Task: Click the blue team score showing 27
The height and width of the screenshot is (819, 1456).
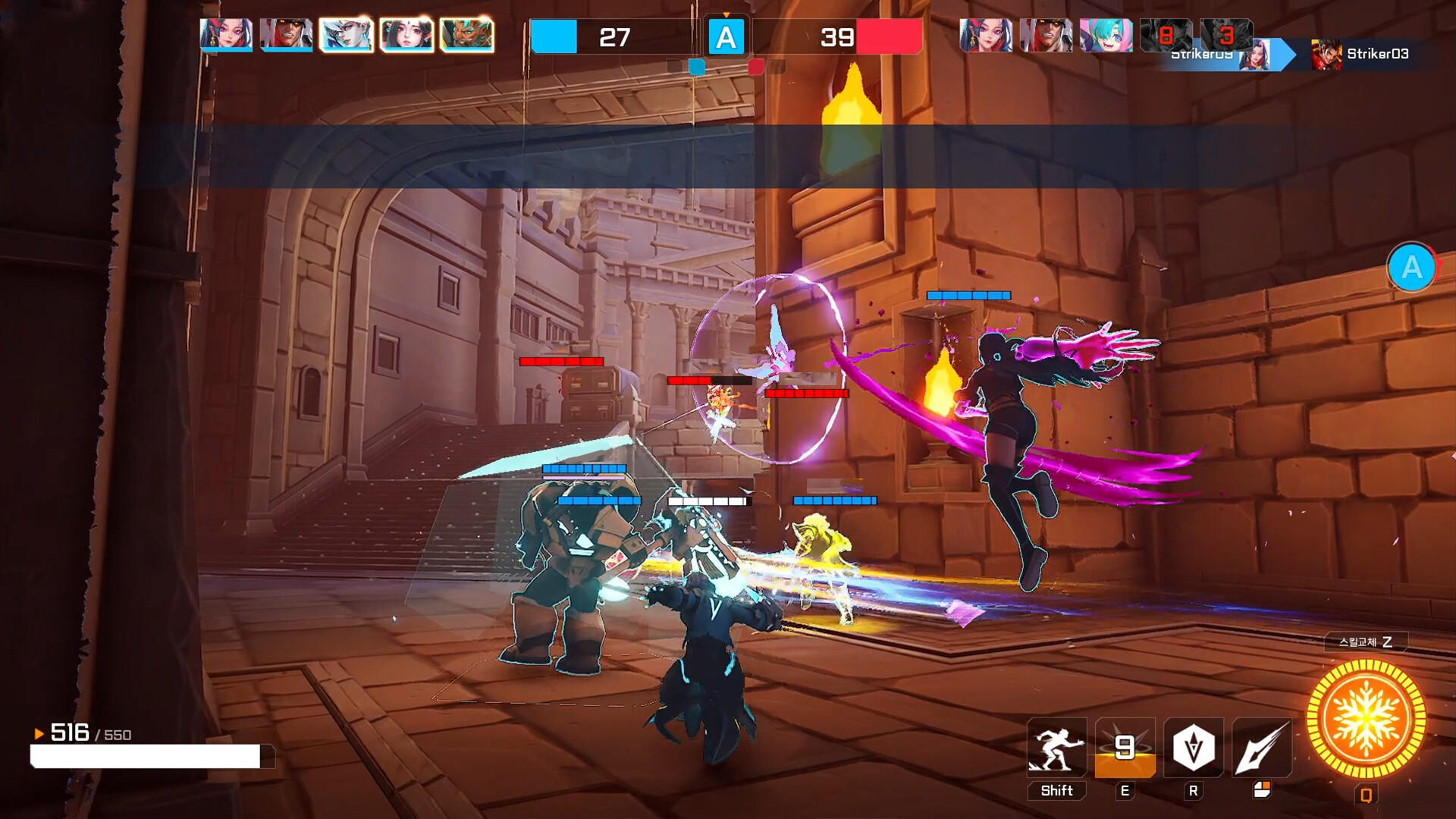Action: pyautogui.click(x=616, y=36)
